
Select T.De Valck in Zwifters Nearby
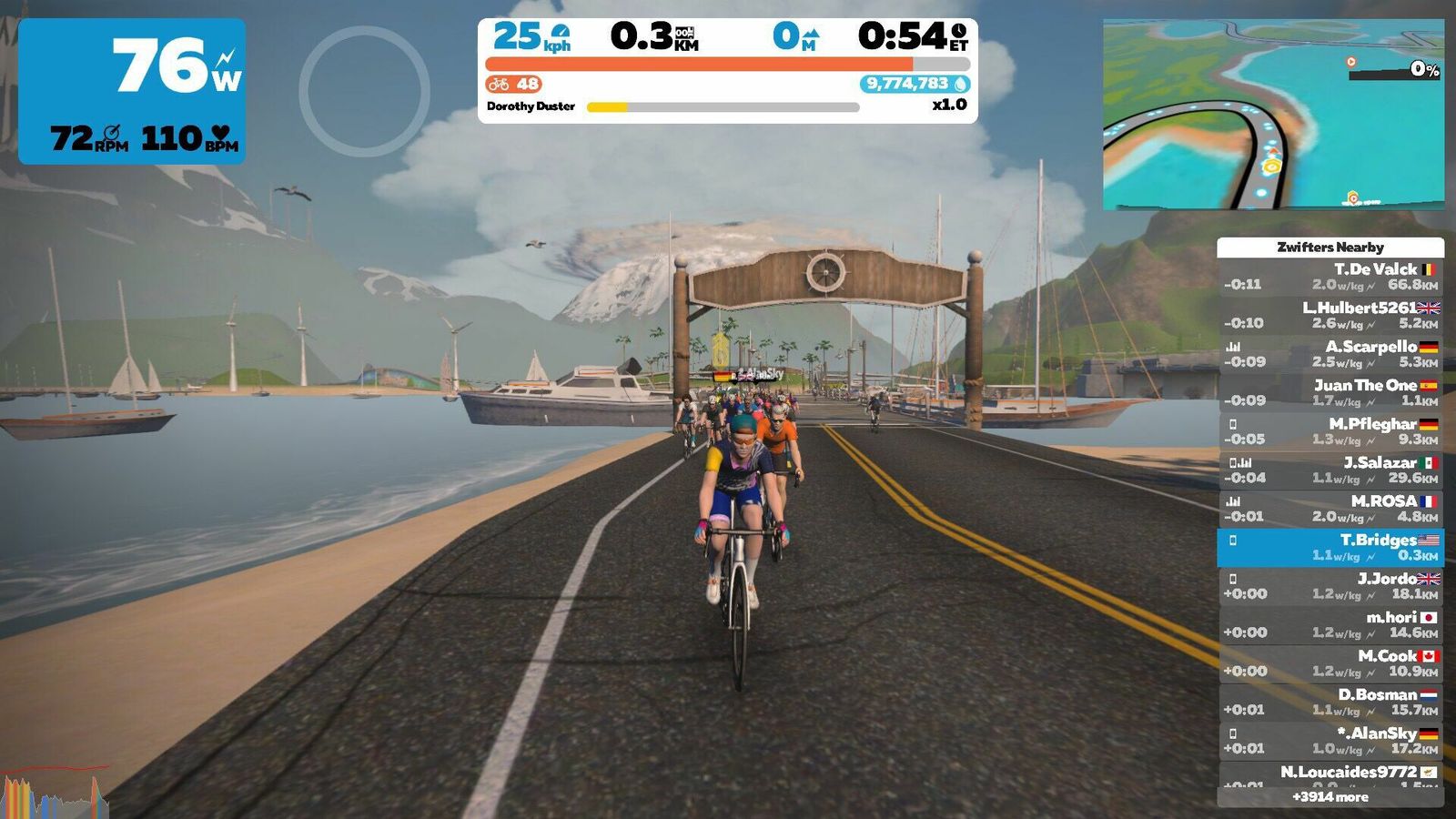click(1330, 277)
